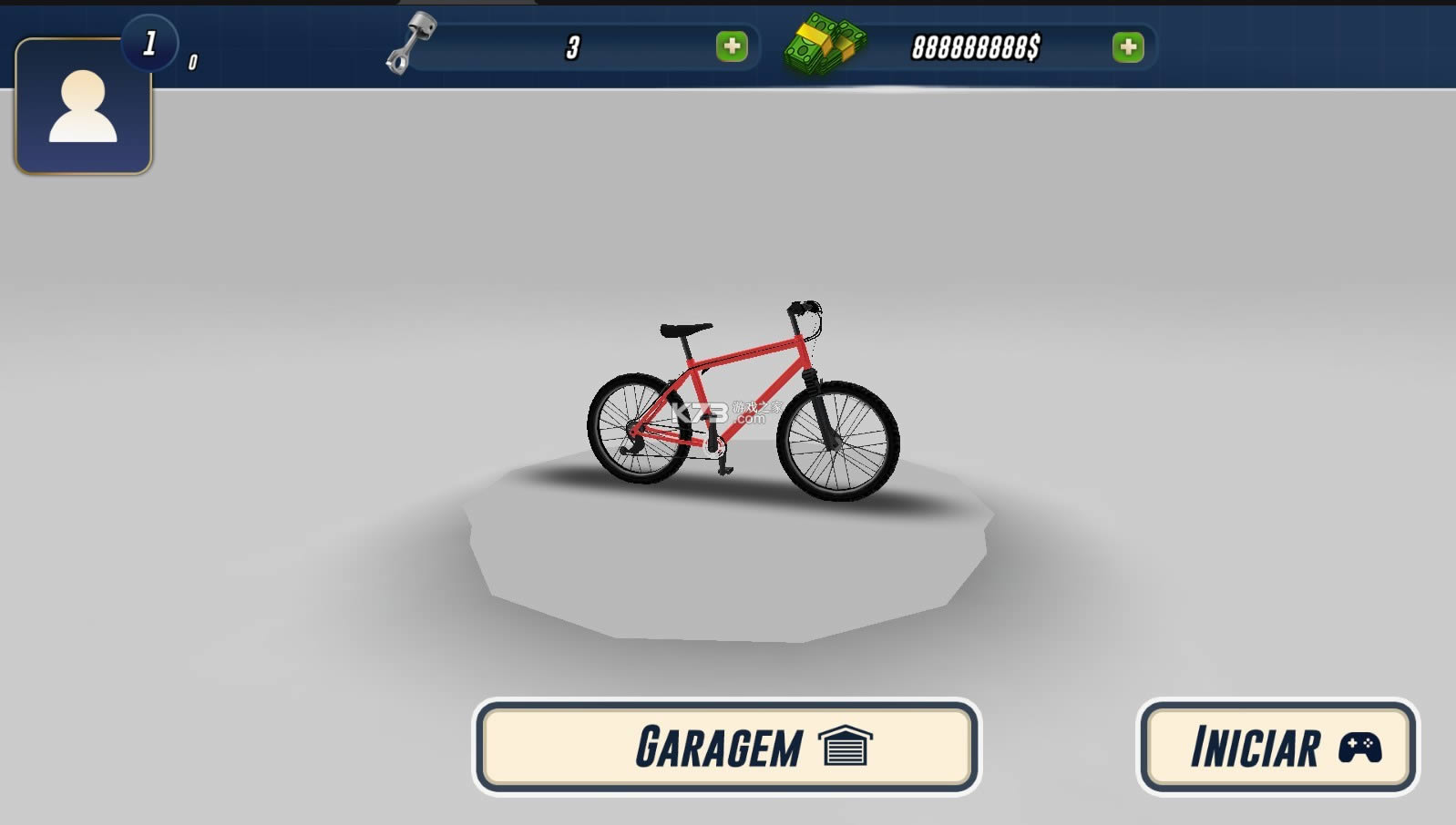Start the game with Iniciar
Image resolution: width=1456 pixels, height=825 pixels.
click(x=1277, y=747)
